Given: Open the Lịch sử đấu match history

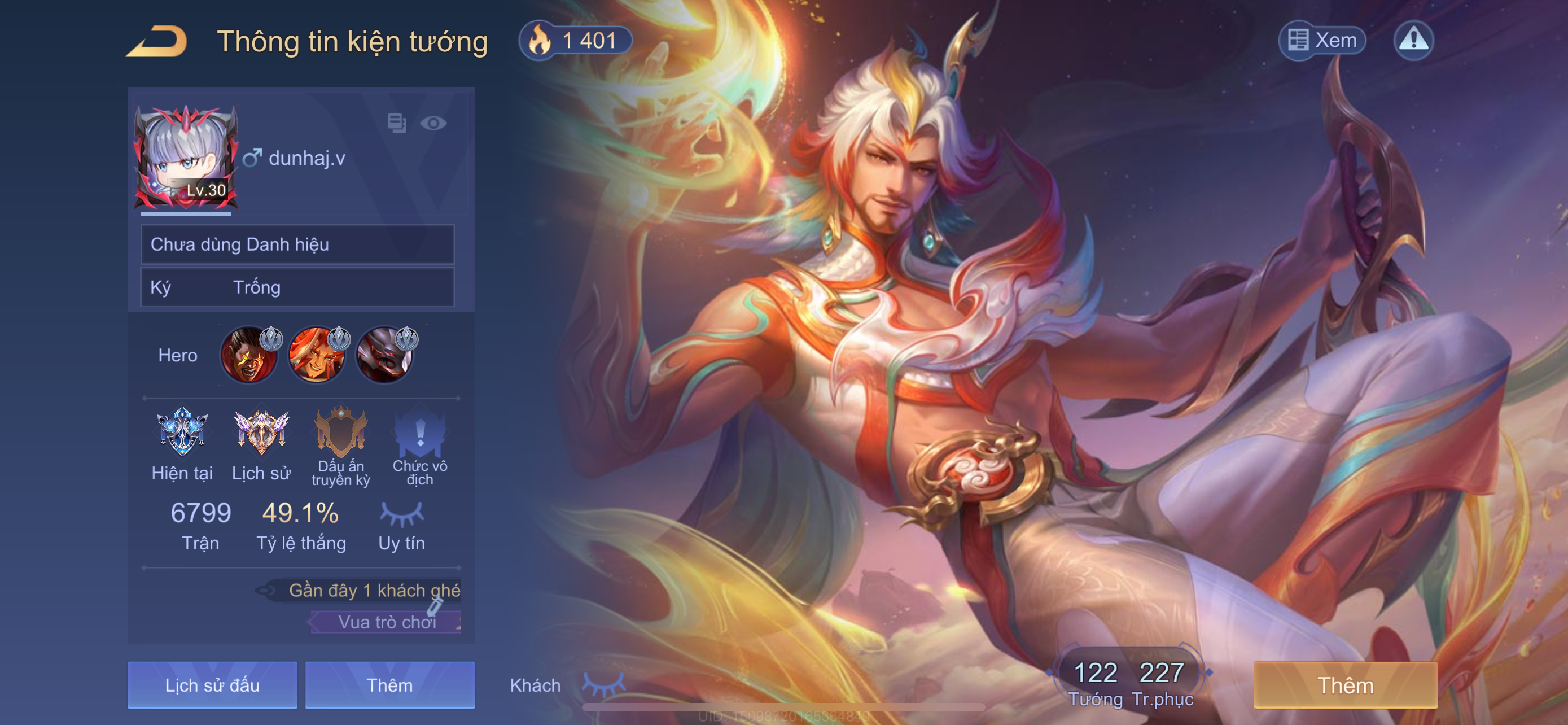Looking at the screenshot, I should [x=212, y=685].
